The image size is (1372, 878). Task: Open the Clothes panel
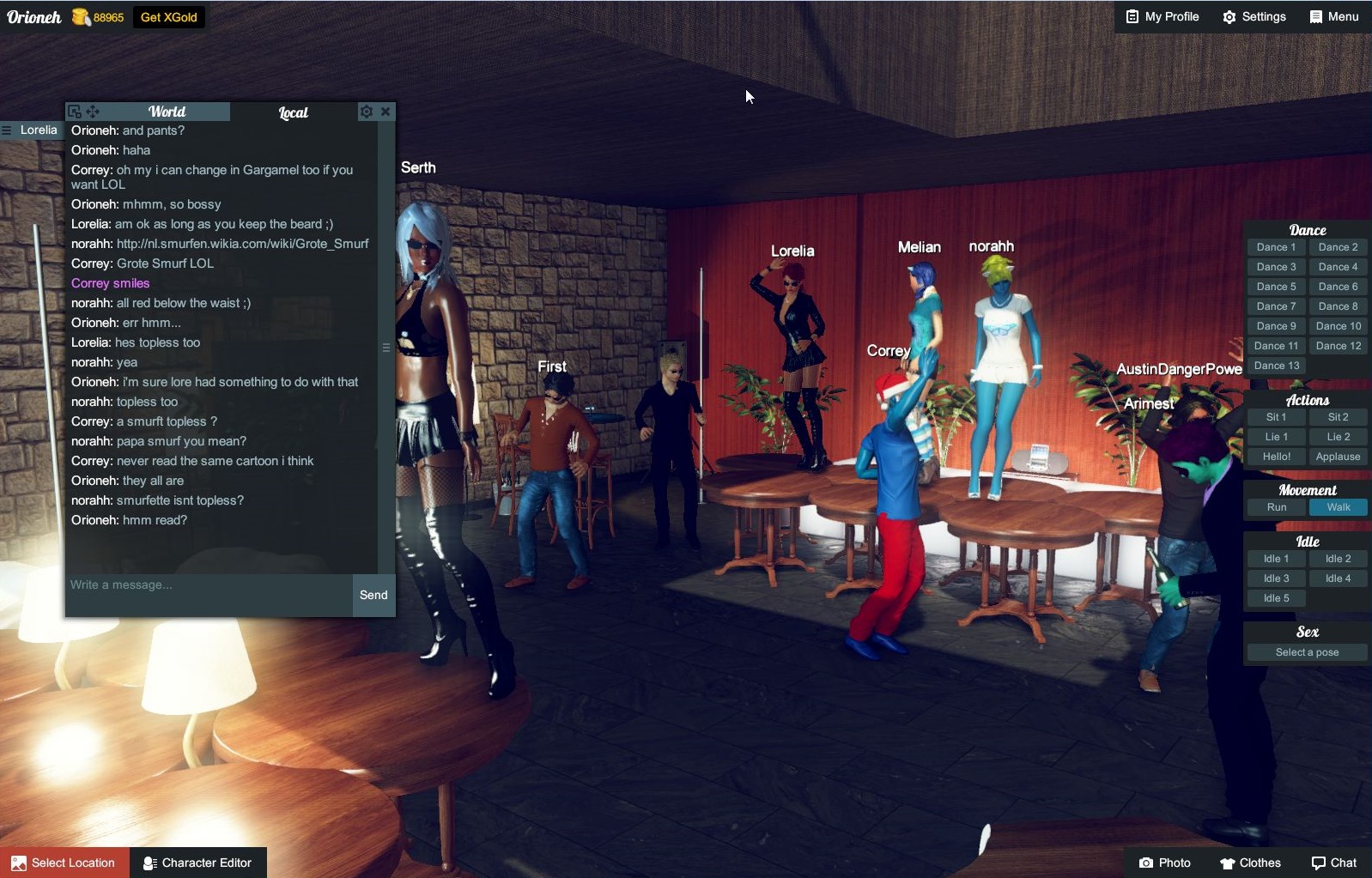tap(1250, 863)
